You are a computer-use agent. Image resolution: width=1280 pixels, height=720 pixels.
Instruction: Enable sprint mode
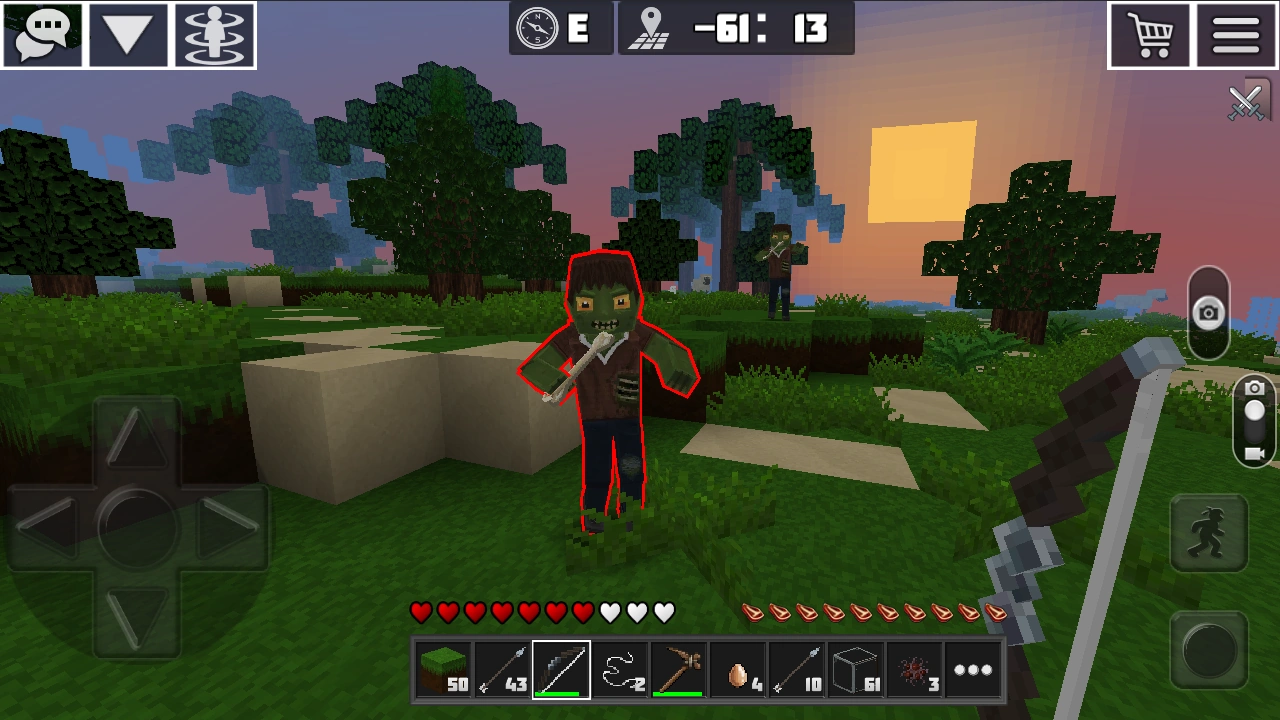(x=1207, y=530)
